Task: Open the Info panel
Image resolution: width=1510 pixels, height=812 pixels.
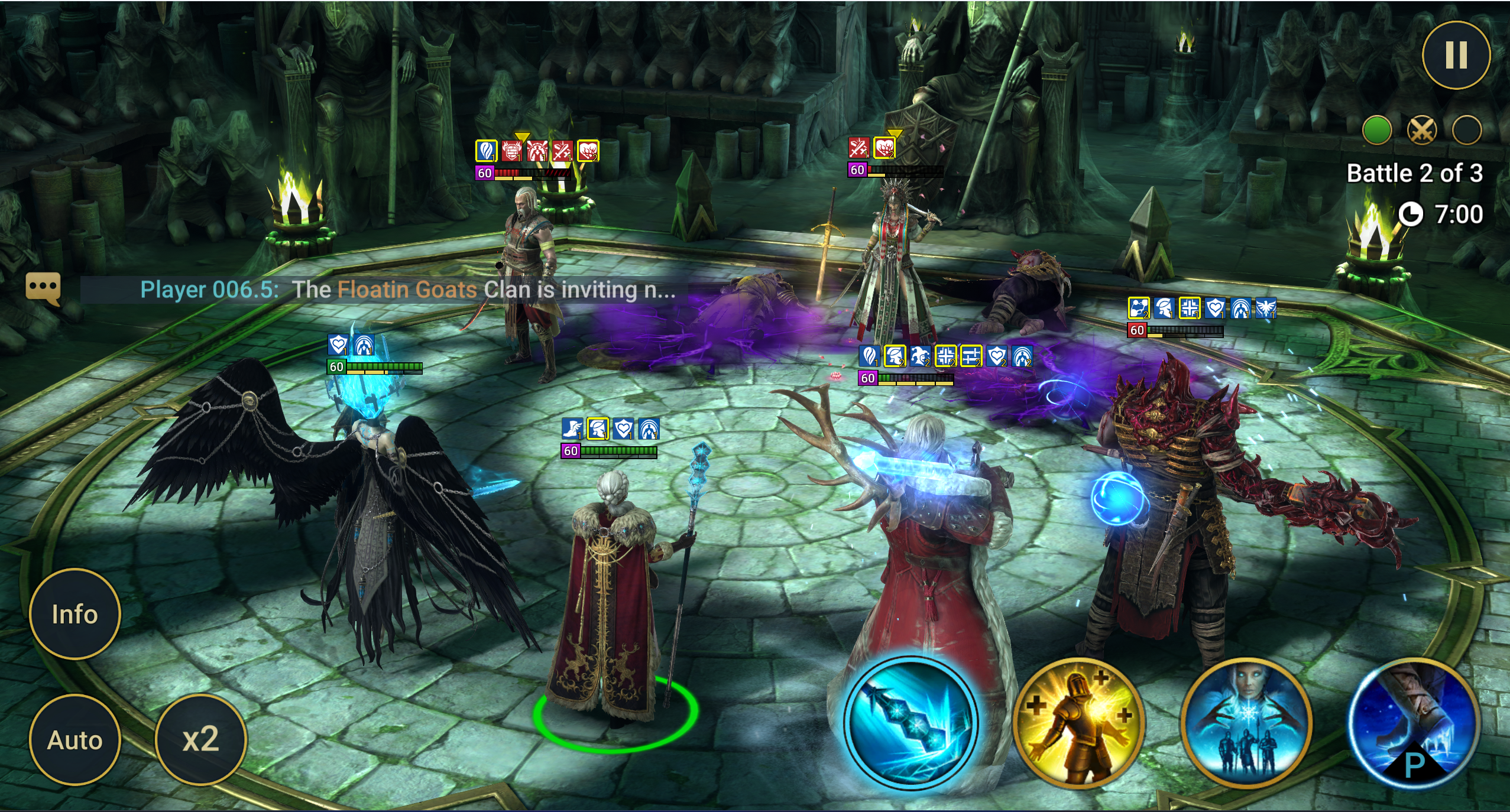Action: [74, 614]
